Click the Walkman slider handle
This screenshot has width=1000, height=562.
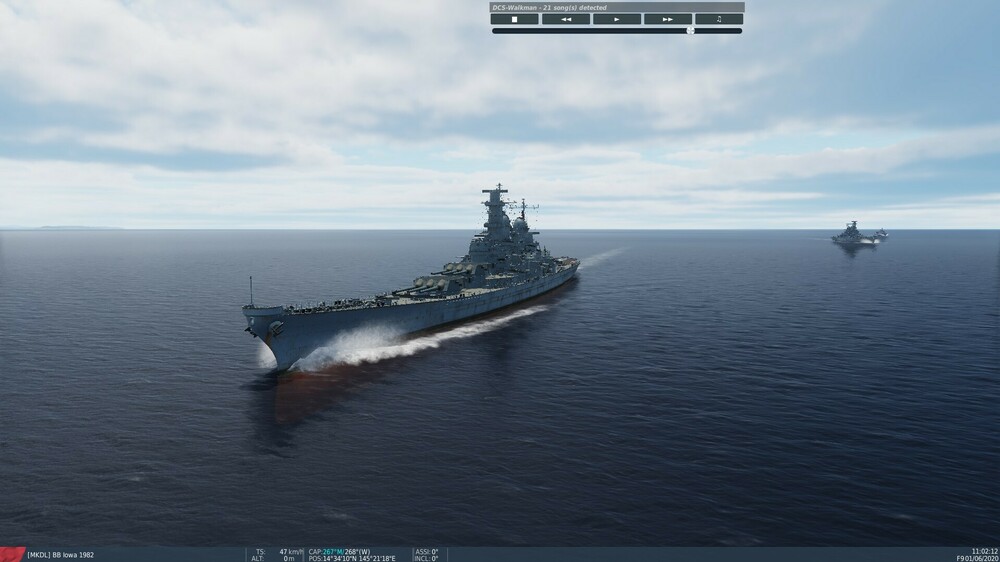coord(690,31)
